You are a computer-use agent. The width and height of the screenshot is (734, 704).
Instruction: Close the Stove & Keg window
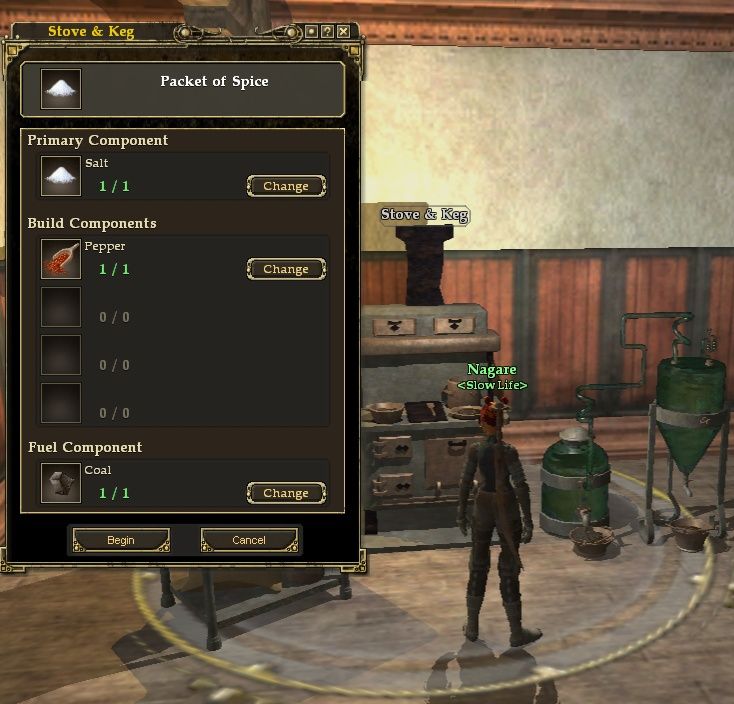pyautogui.click(x=343, y=32)
